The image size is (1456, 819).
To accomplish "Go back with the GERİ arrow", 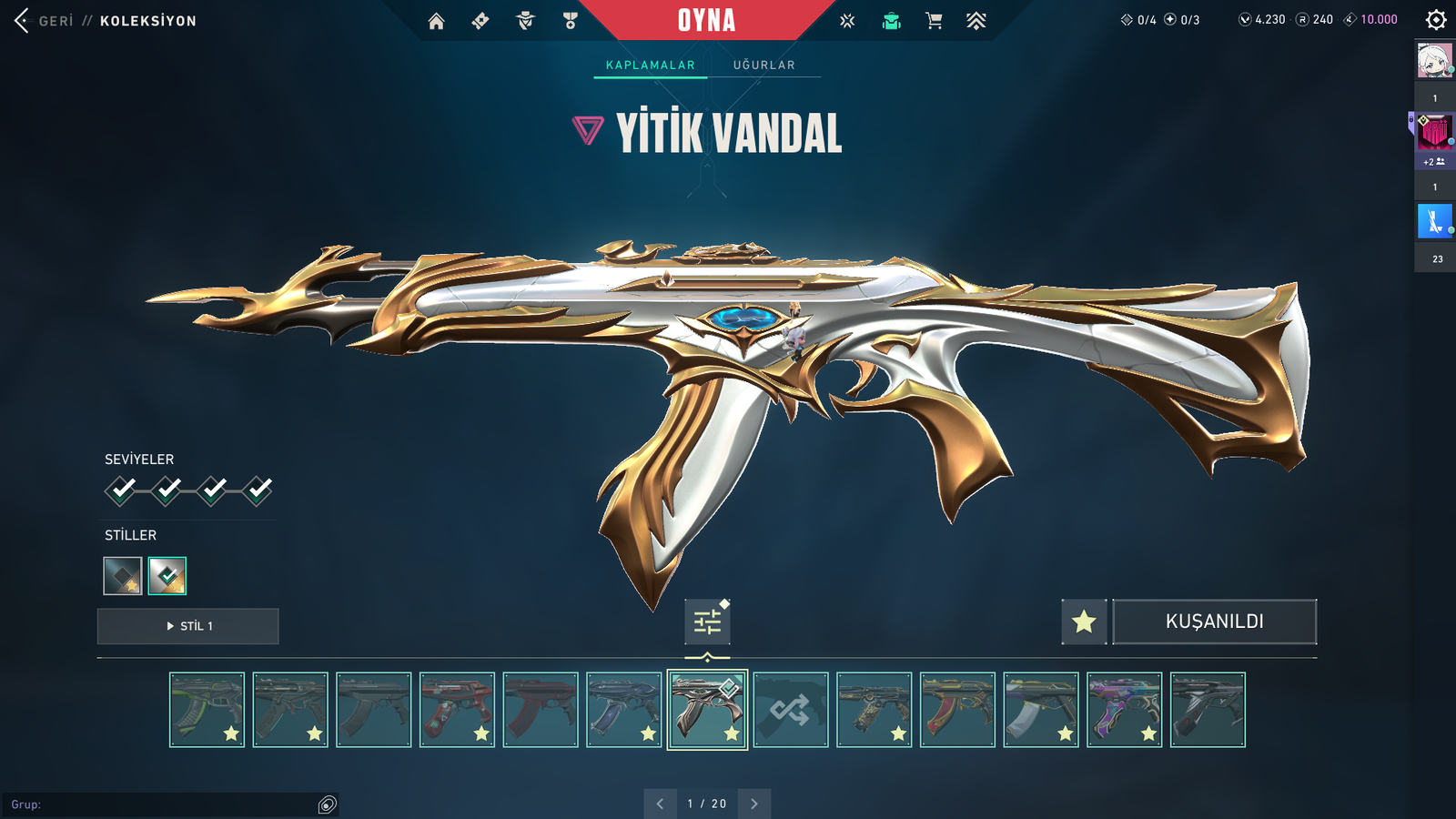I will (23, 20).
